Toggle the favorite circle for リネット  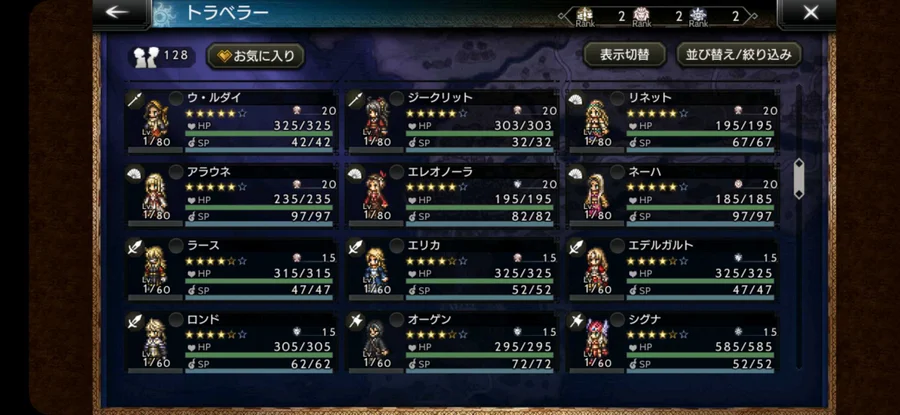click(x=616, y=98)
